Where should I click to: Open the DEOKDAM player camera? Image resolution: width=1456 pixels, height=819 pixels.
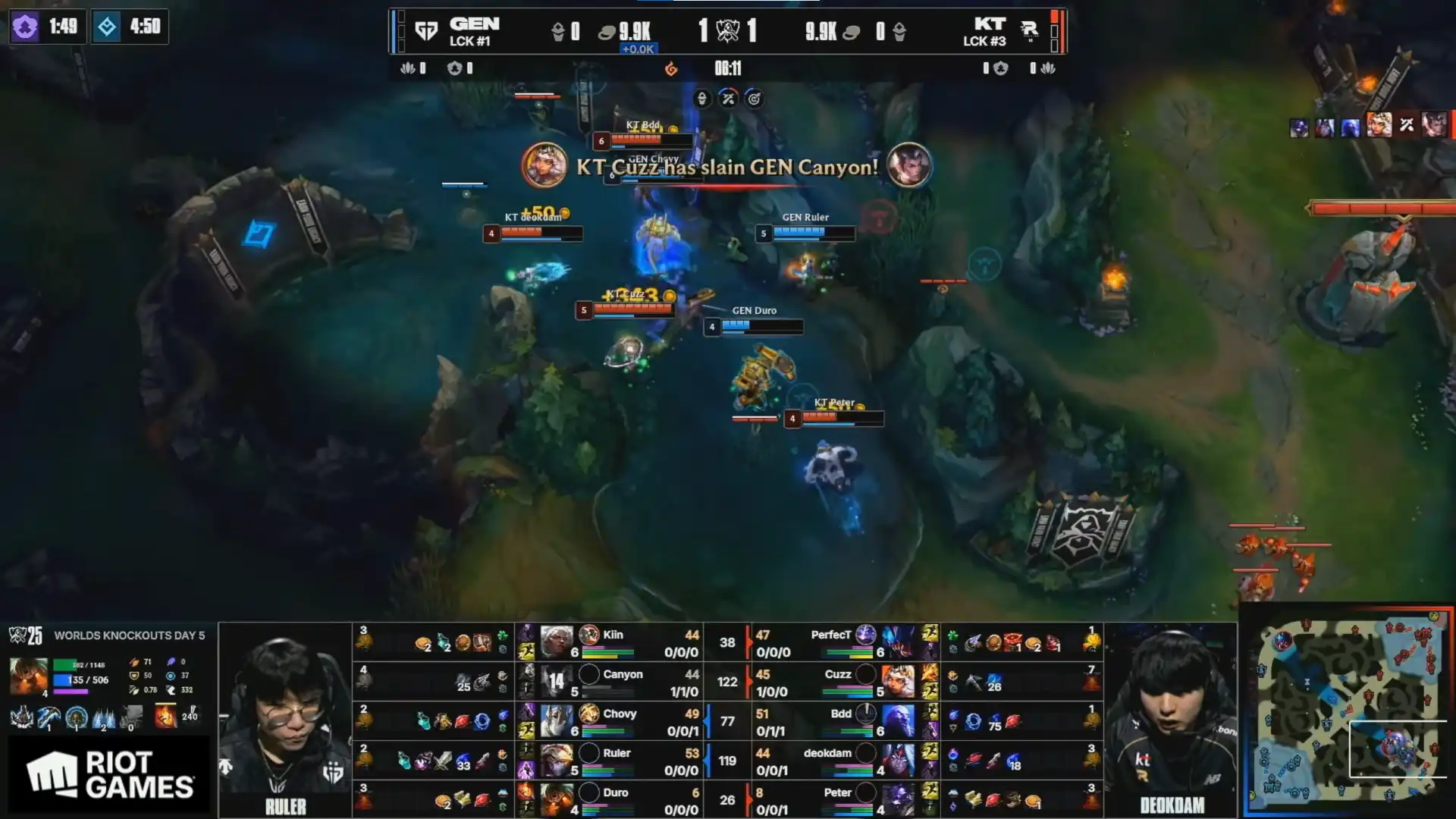(x=1171, y=720)
